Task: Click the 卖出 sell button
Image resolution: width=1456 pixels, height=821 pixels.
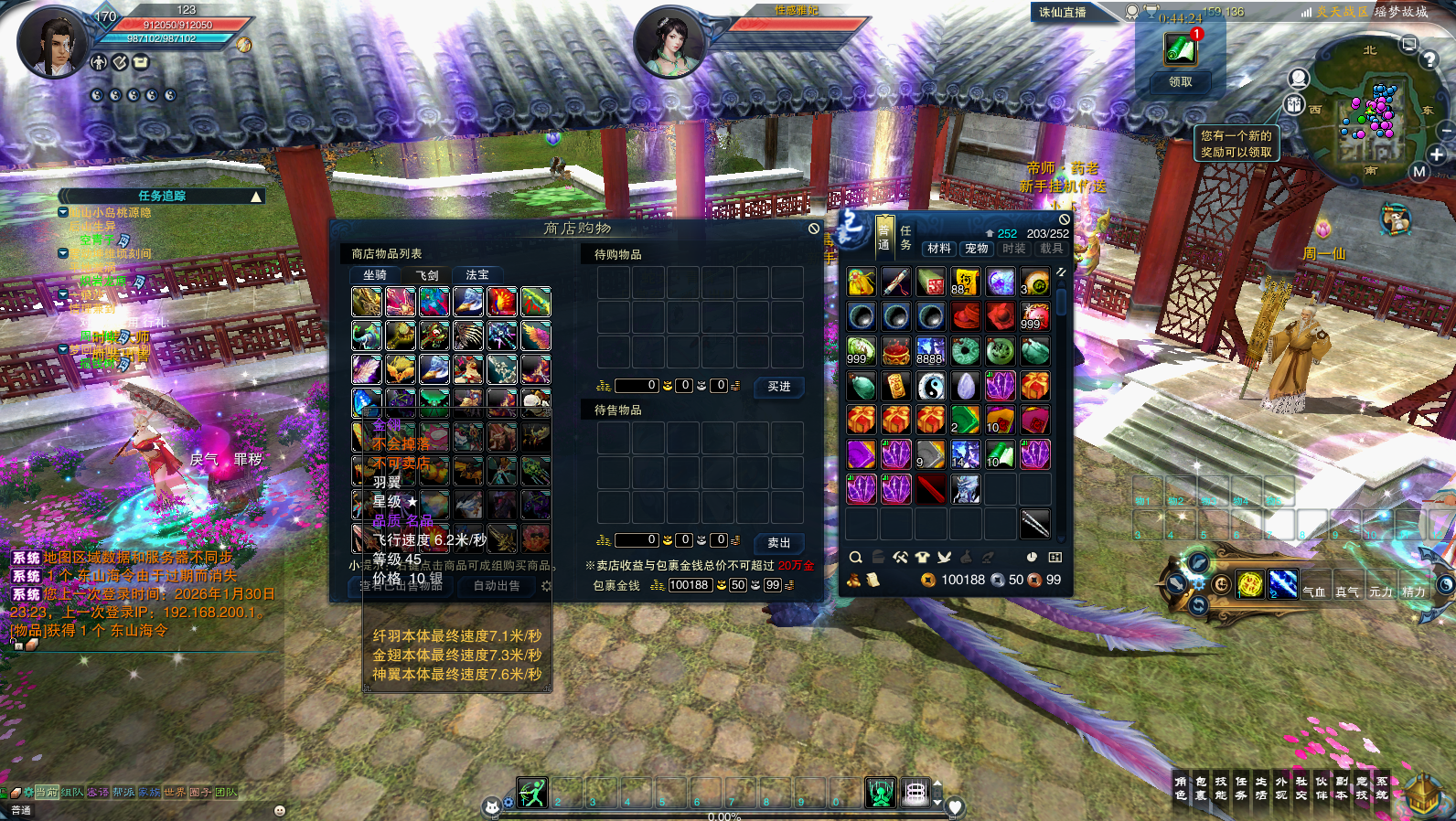Action: (x=779, y=542)
